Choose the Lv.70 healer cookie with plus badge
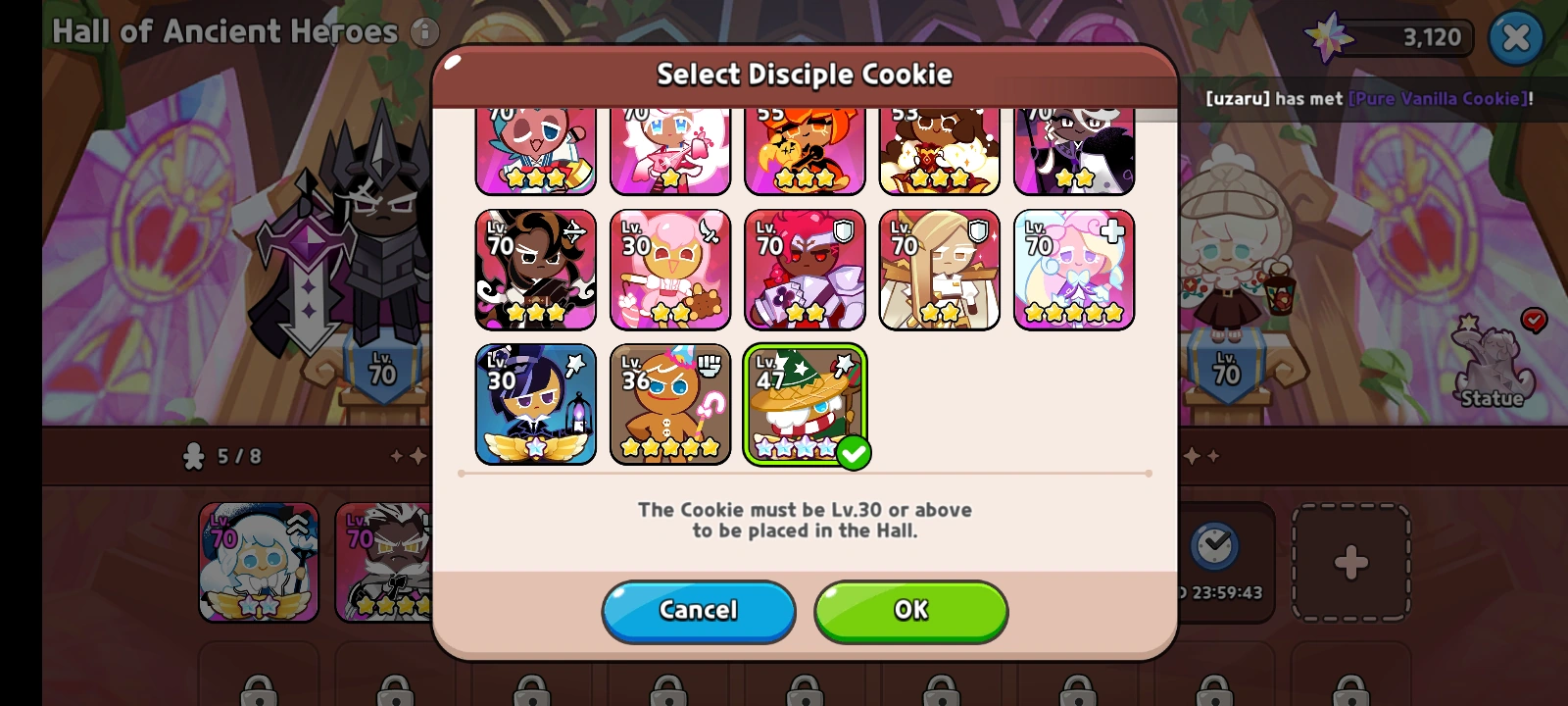 coord(1073,269)
